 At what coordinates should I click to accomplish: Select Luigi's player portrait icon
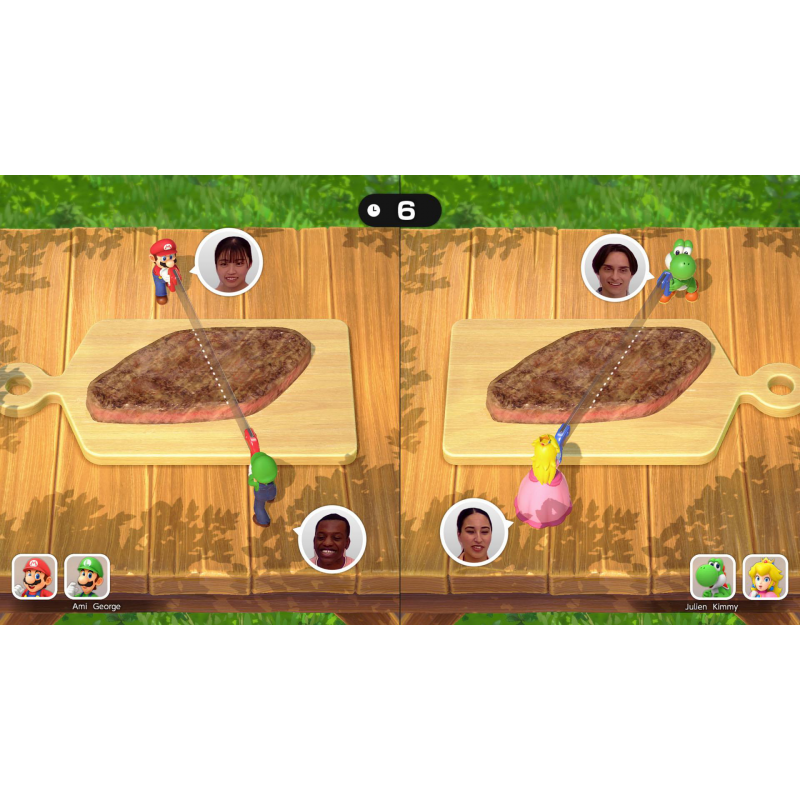click(x=87, y=577)
